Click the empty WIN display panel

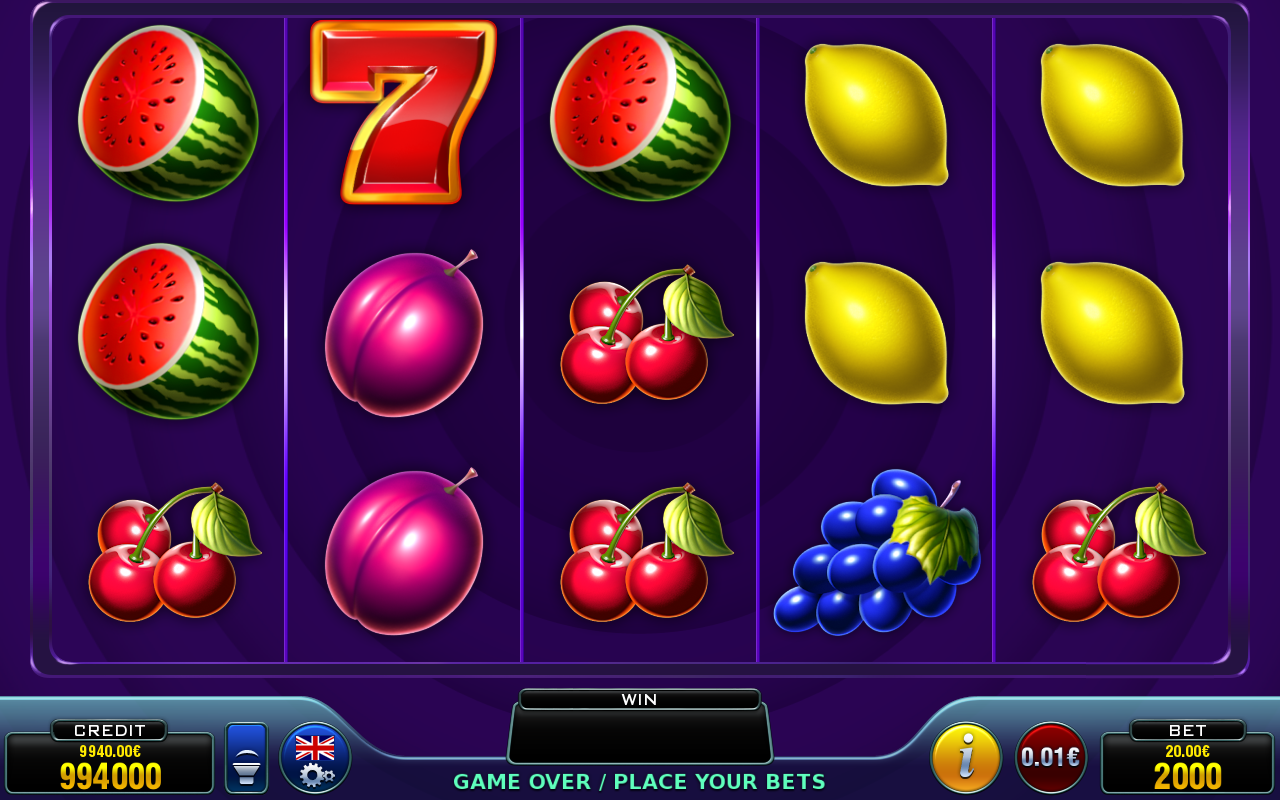[640, 735]
